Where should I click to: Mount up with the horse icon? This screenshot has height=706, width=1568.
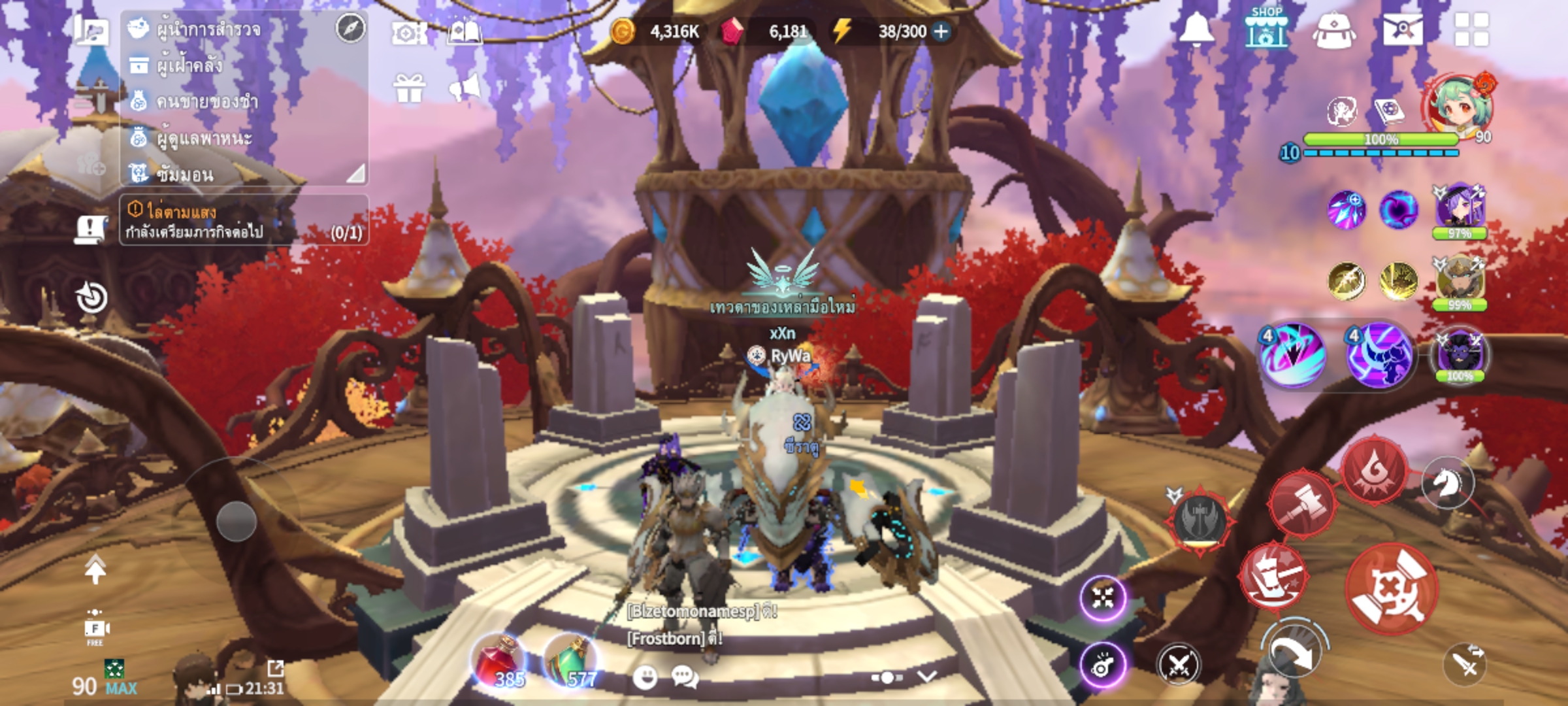click(x=1447, y=483)
